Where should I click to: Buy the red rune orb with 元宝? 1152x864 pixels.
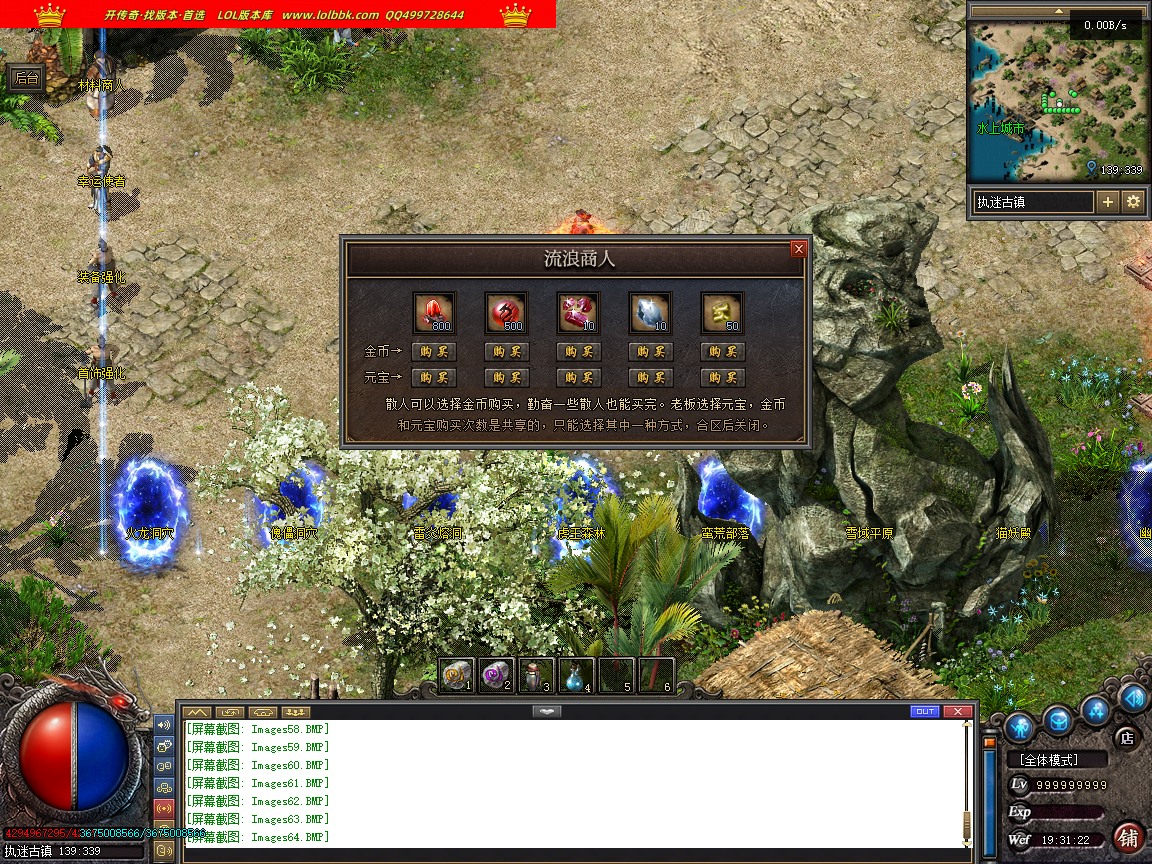(506, 378)
